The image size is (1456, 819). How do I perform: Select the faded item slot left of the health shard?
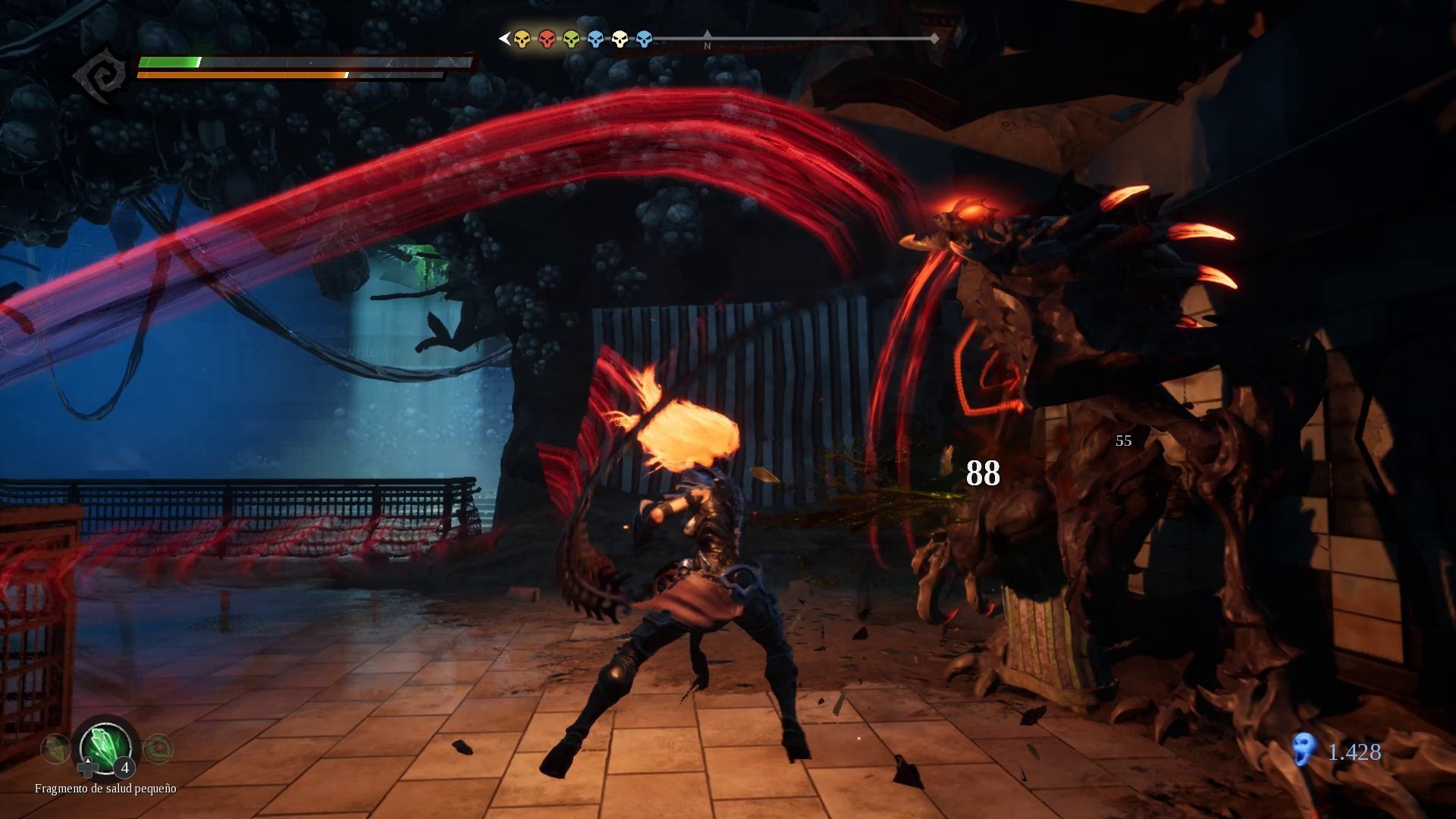click(x=55, y=749)
